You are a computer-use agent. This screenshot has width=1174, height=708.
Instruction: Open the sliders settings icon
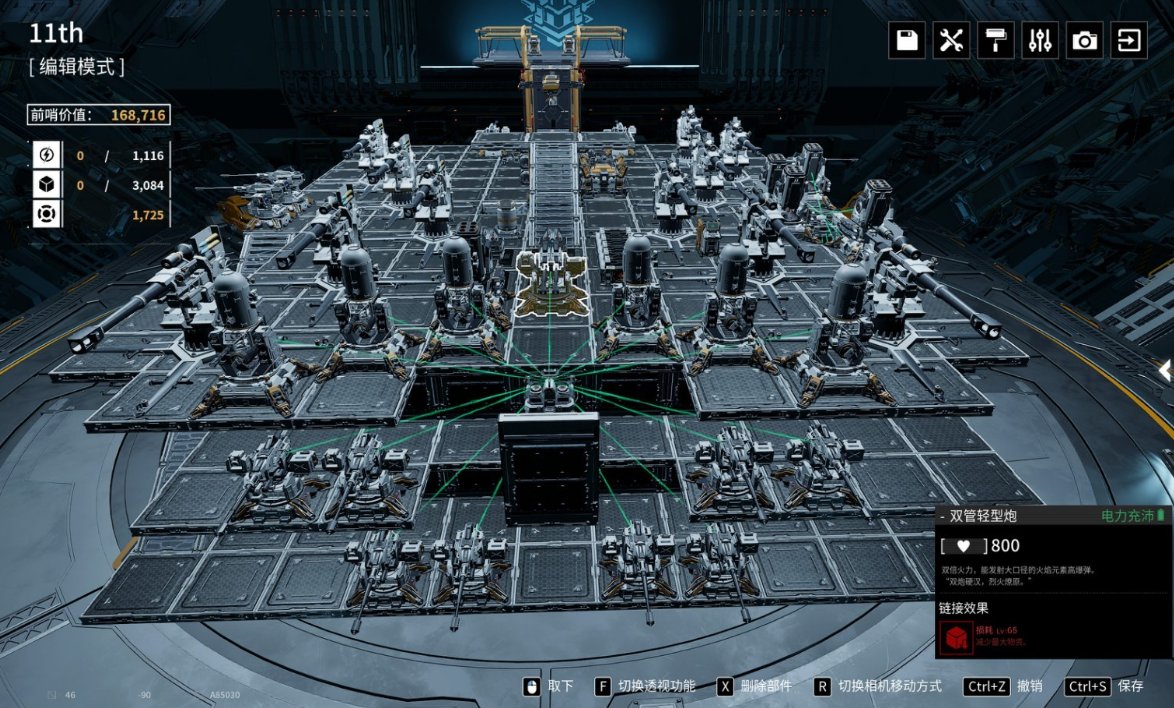coord(1040,40)
